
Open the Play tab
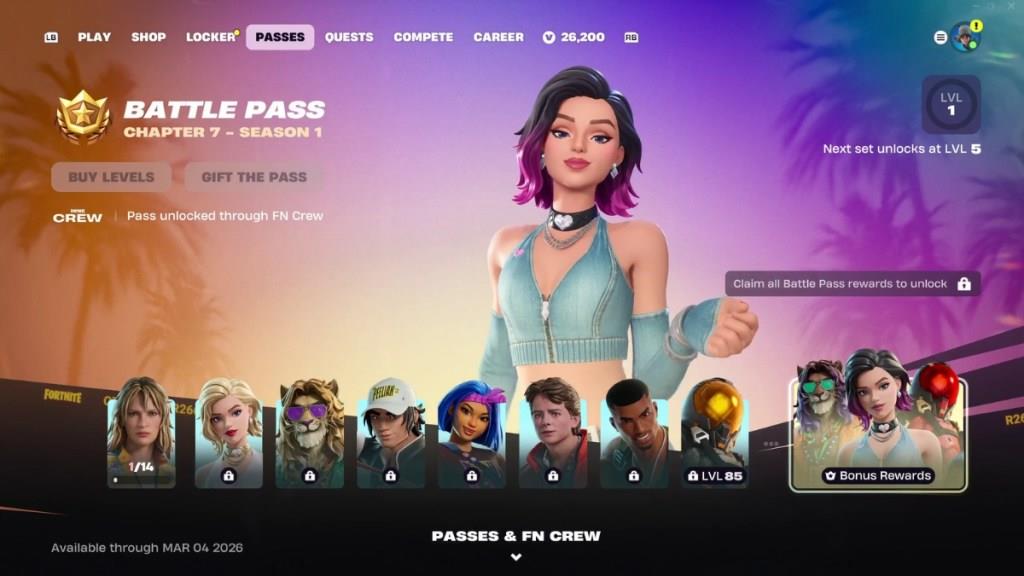point(94,37)
